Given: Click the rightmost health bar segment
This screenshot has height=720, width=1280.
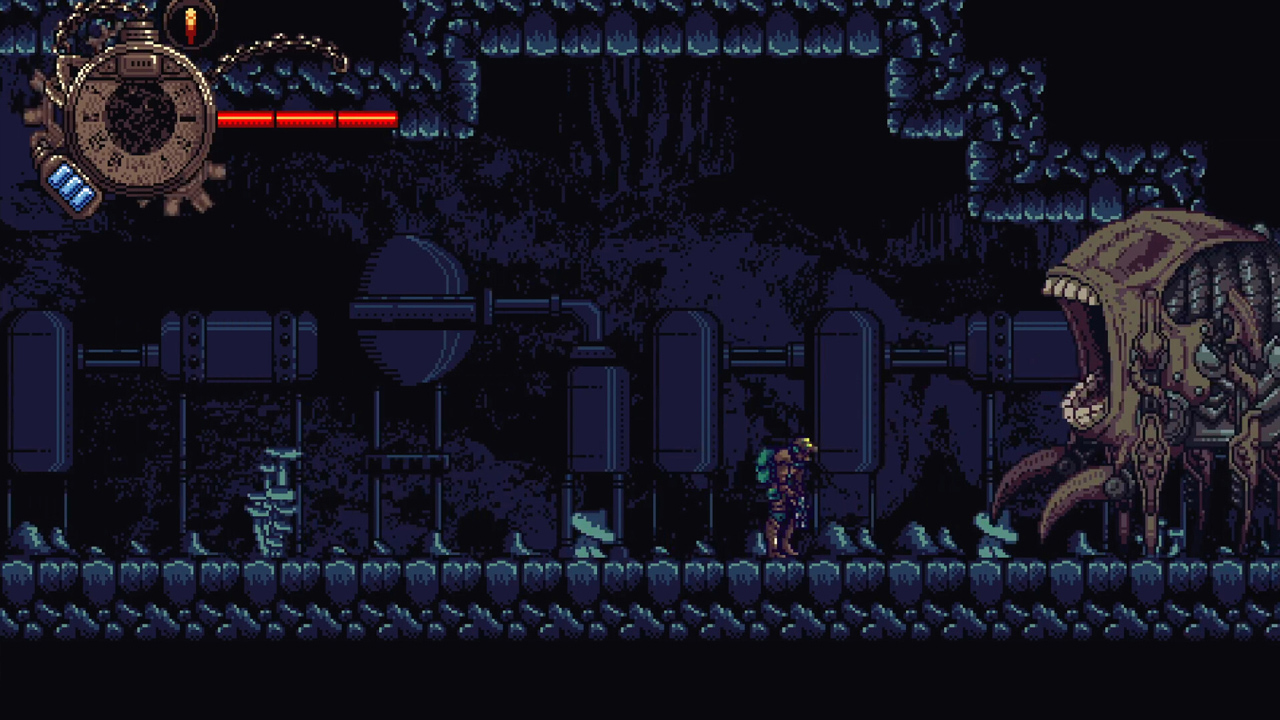Looking at the screenshot, I should click(x=367, y=120).
